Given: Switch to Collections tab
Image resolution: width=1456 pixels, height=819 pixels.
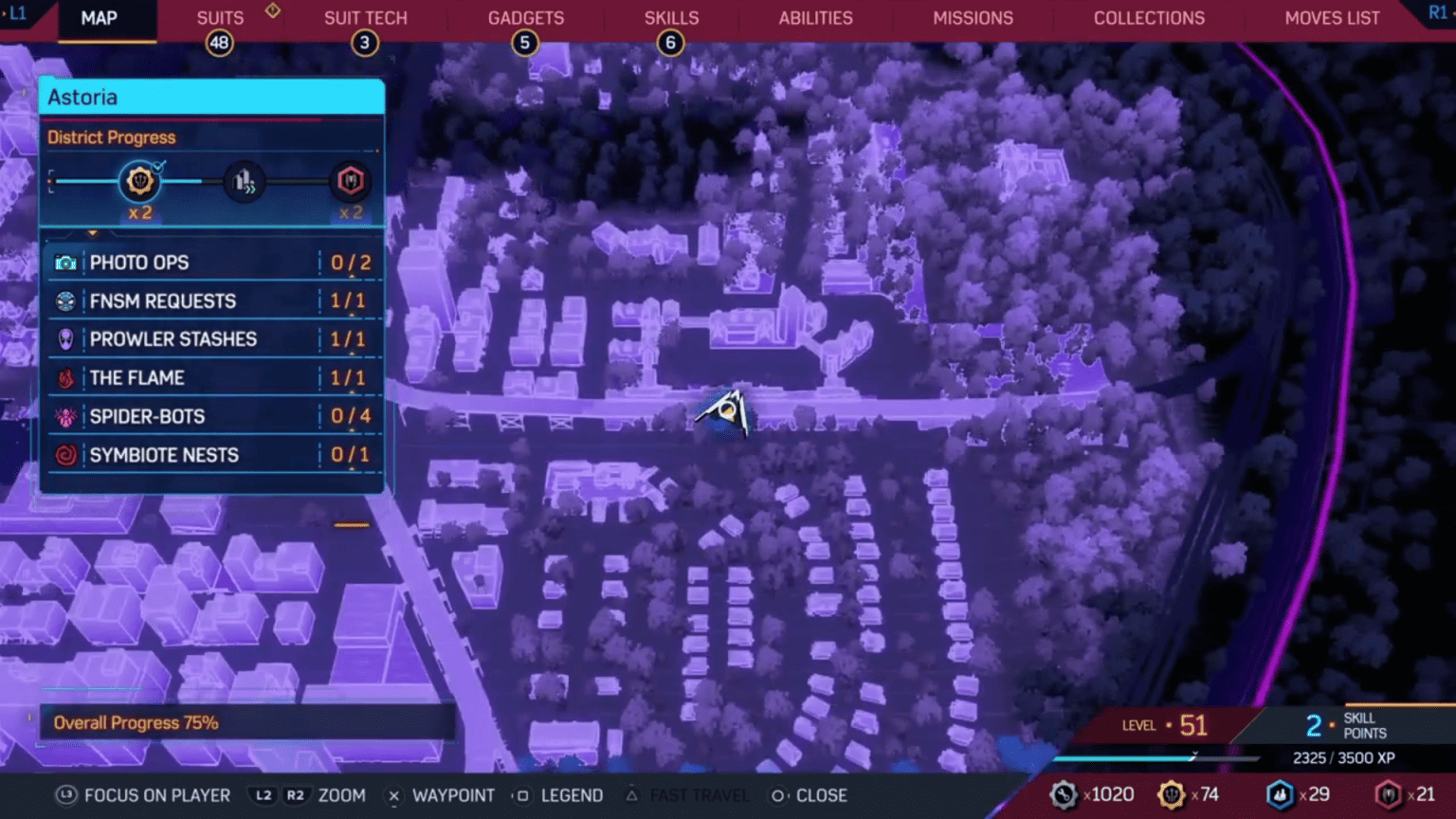Looking at the screenshot, I should click(1149, 18).
